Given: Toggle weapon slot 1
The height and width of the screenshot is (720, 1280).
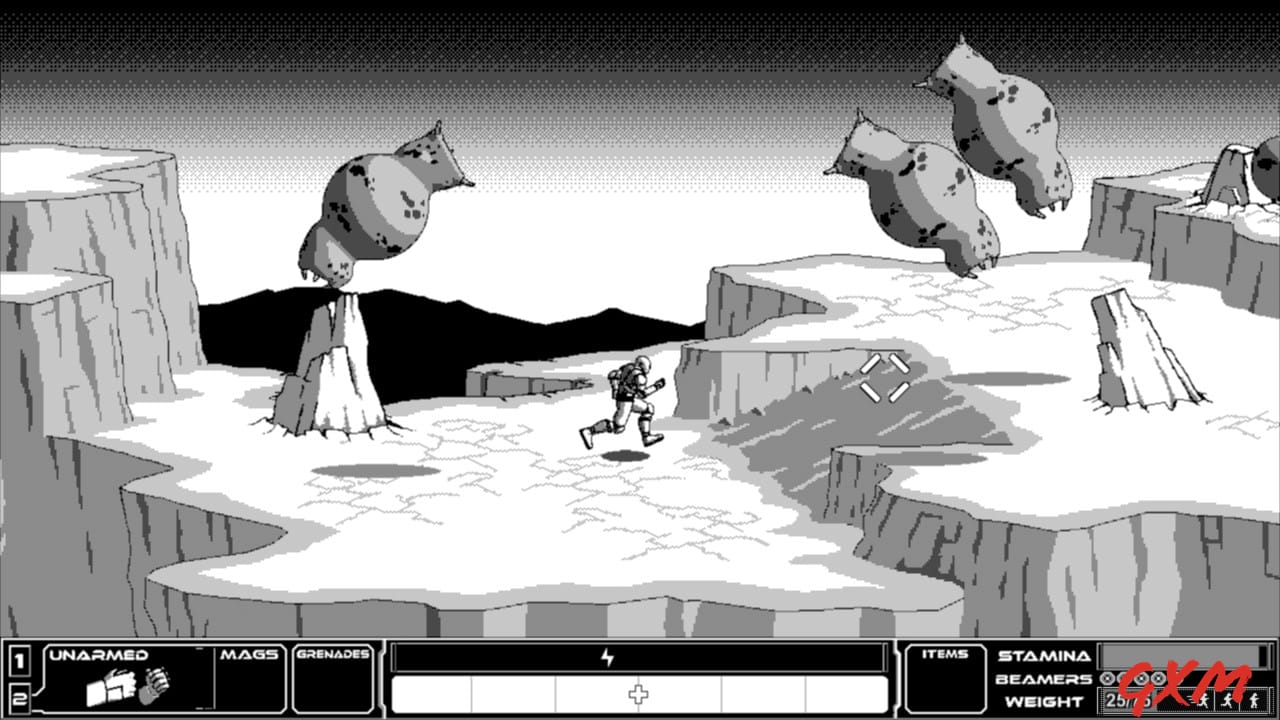Looking at the screenshot, I should (19, 660).
